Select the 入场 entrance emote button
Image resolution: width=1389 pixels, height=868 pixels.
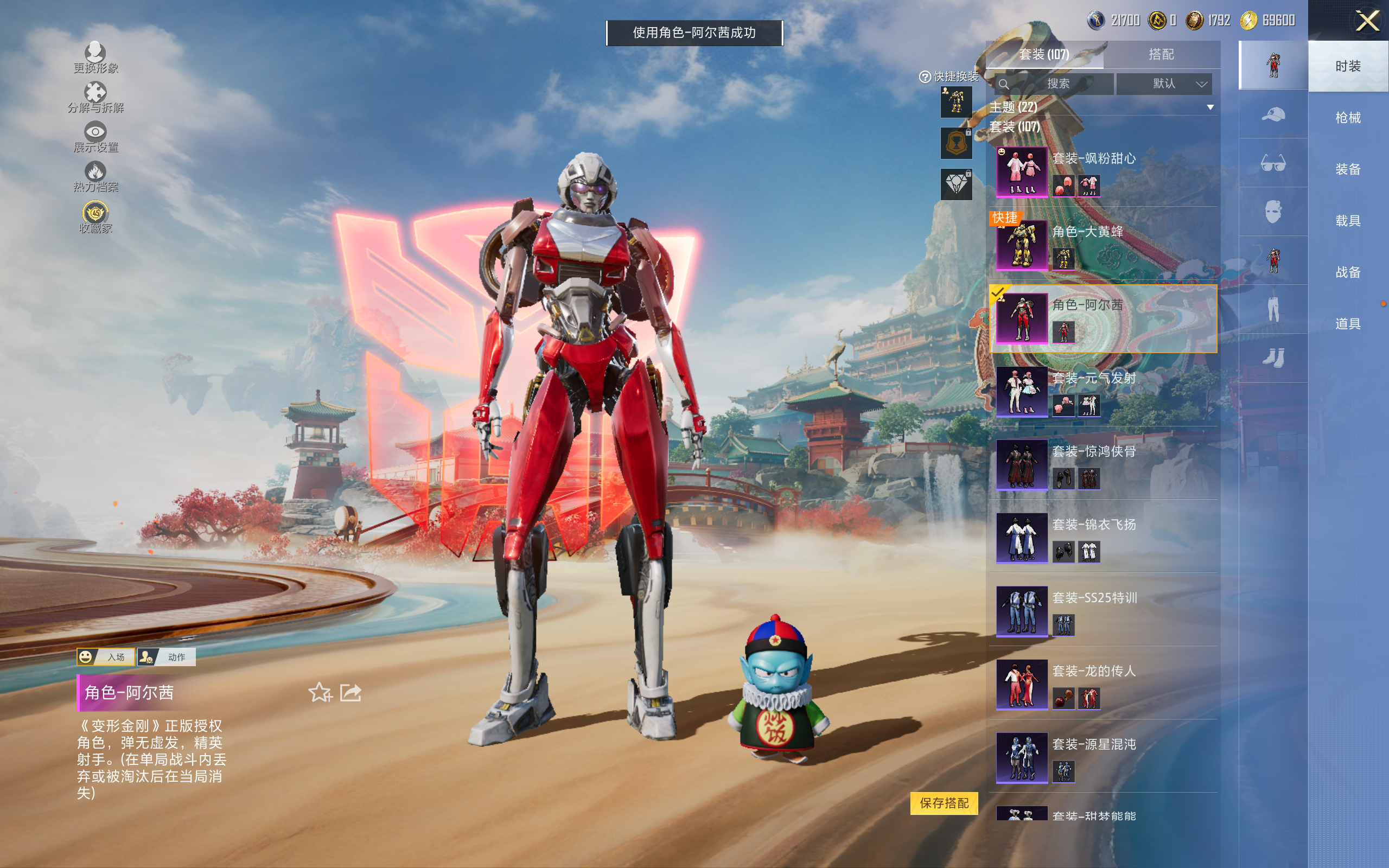point(106,657)
